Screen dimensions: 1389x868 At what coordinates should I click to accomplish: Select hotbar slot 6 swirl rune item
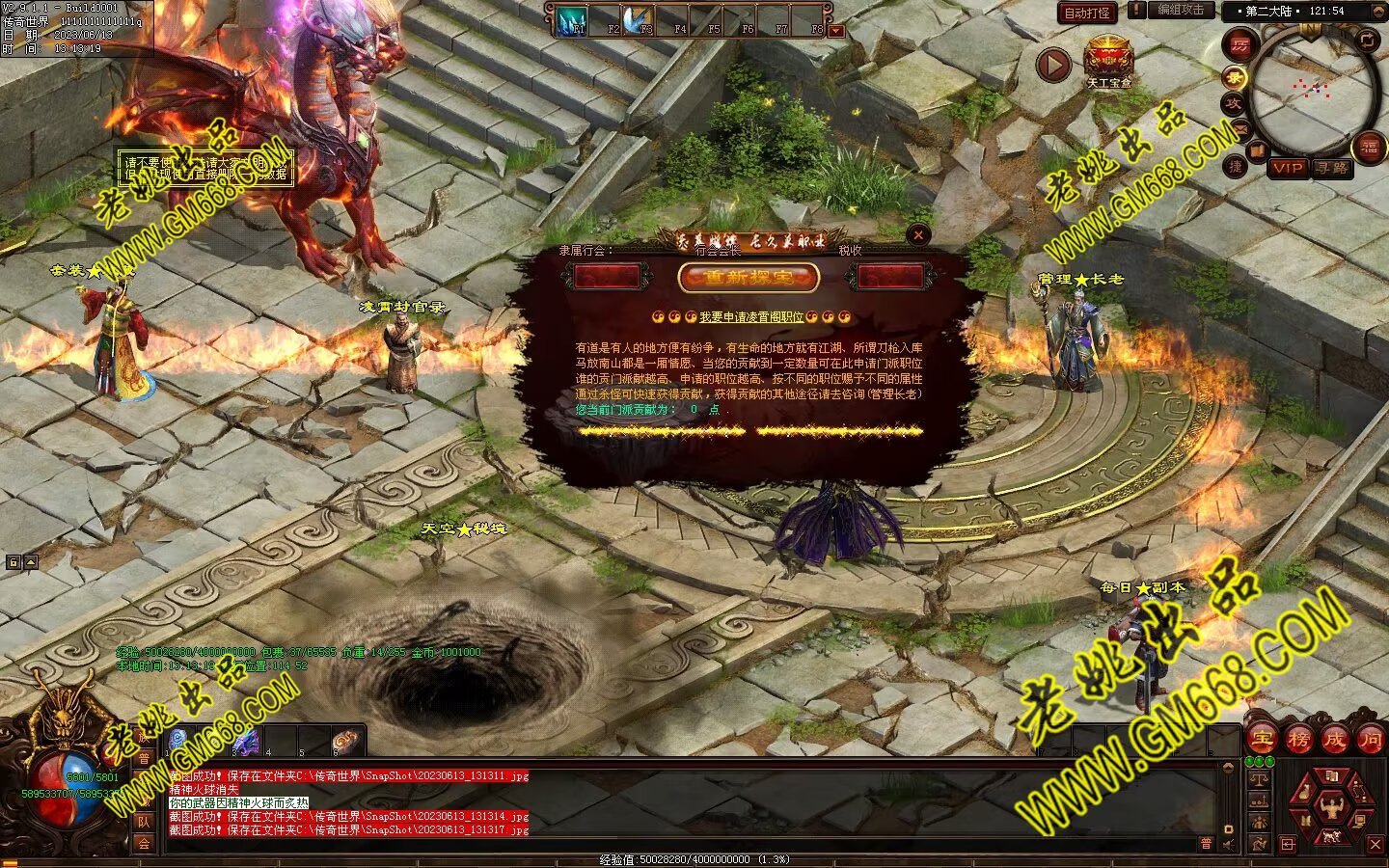[344, 741]
